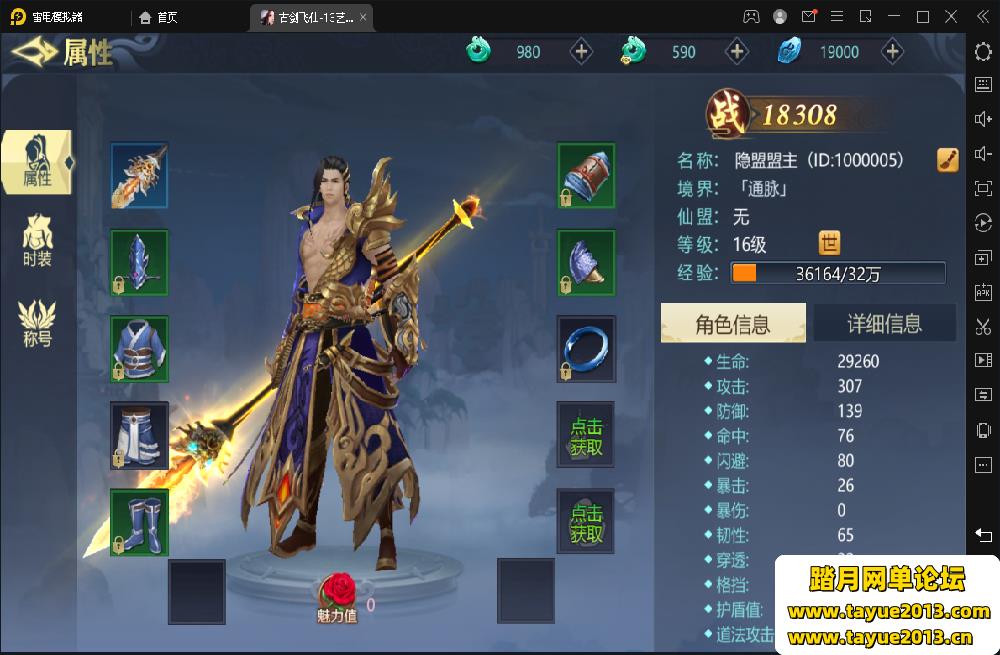Viewport: 1000px width, 655px height.
Task: Select the 角色信息 tab
Action: coord(733,324)
